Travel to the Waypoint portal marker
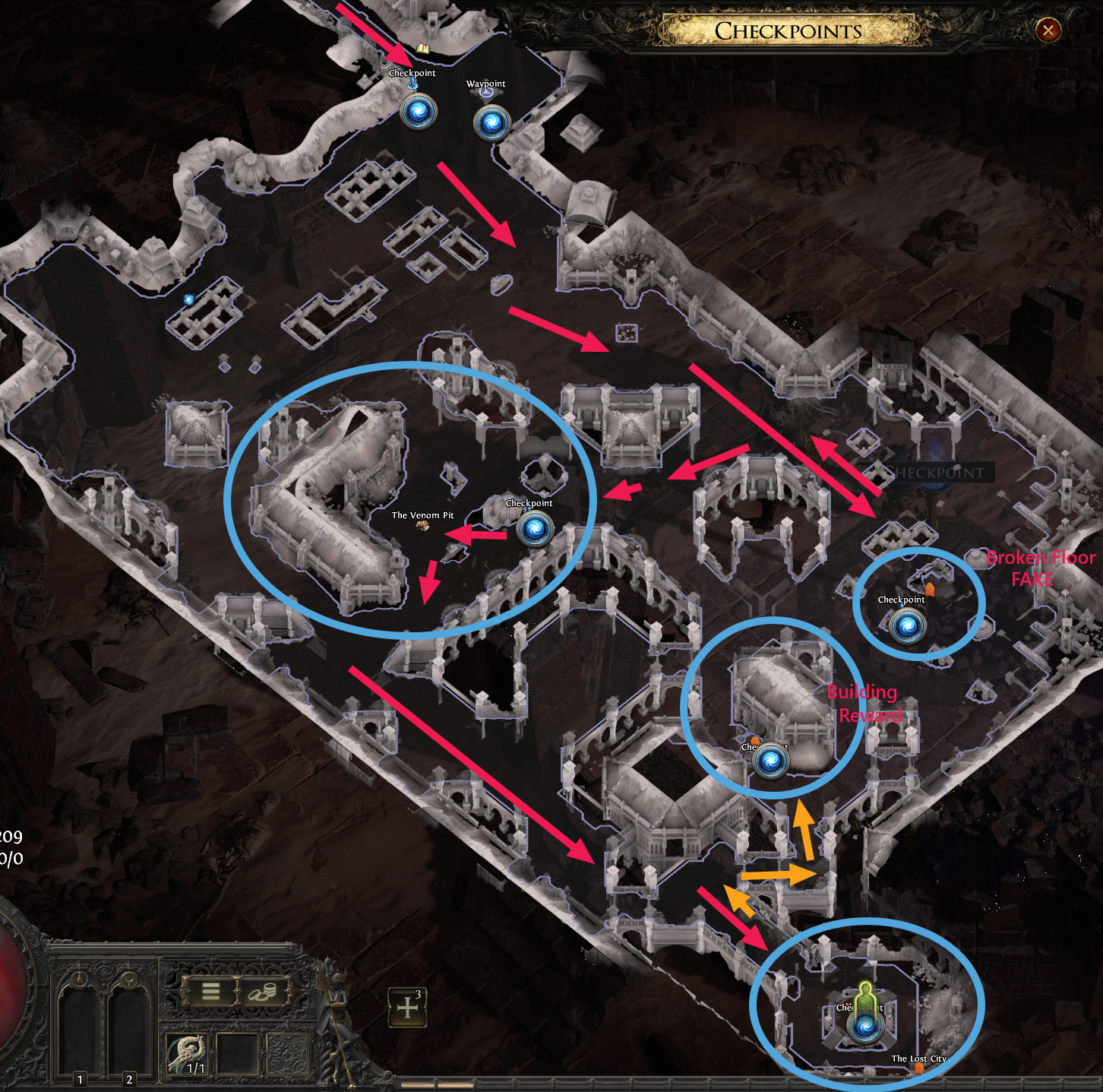Image resolution: width=1103 pixels, height=1092 pixels. click(491, 122)
